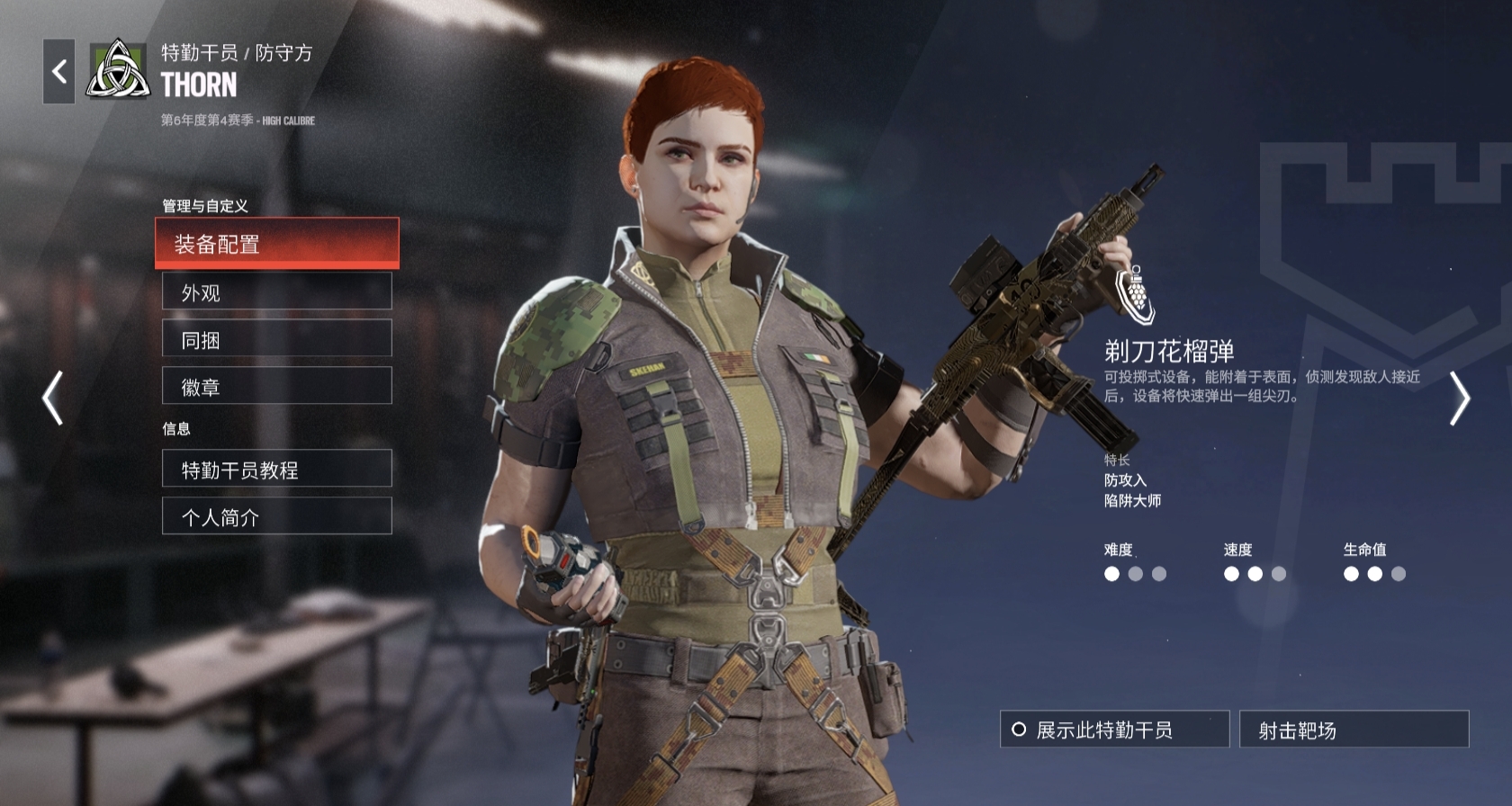Switch to the previous operator with left chevron
The height and width of the screenshot is (806, 1512).
tap(53, 398)
